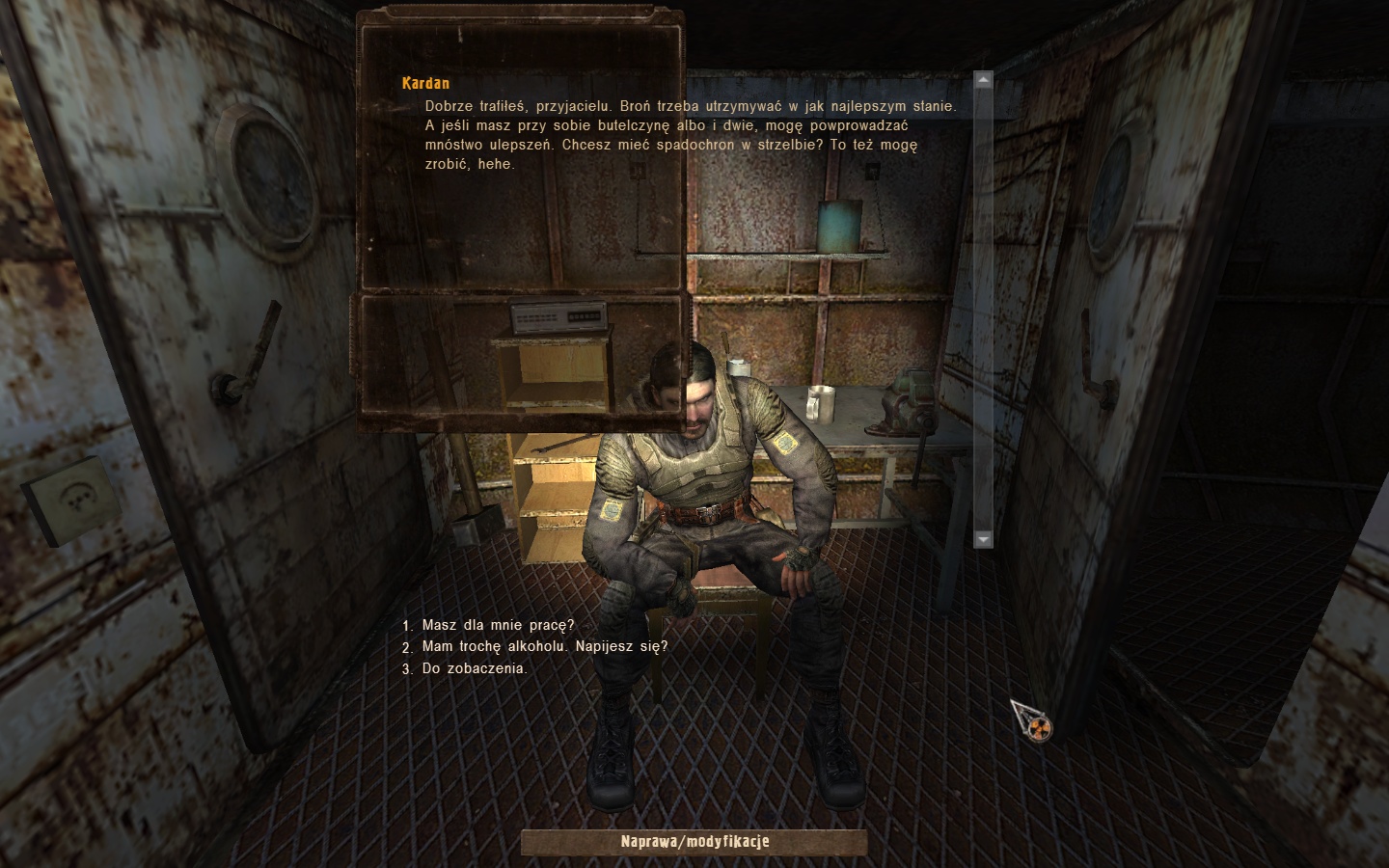
Task: Open the Naprawa/modyfikacje button
Action: [694, 842]
